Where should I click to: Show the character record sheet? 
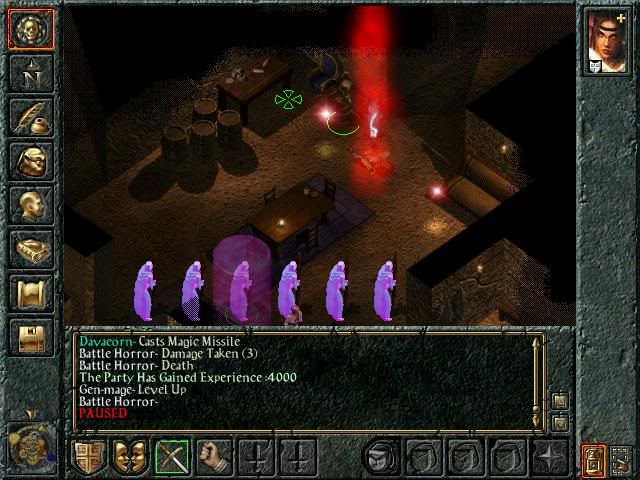(30, 204)
